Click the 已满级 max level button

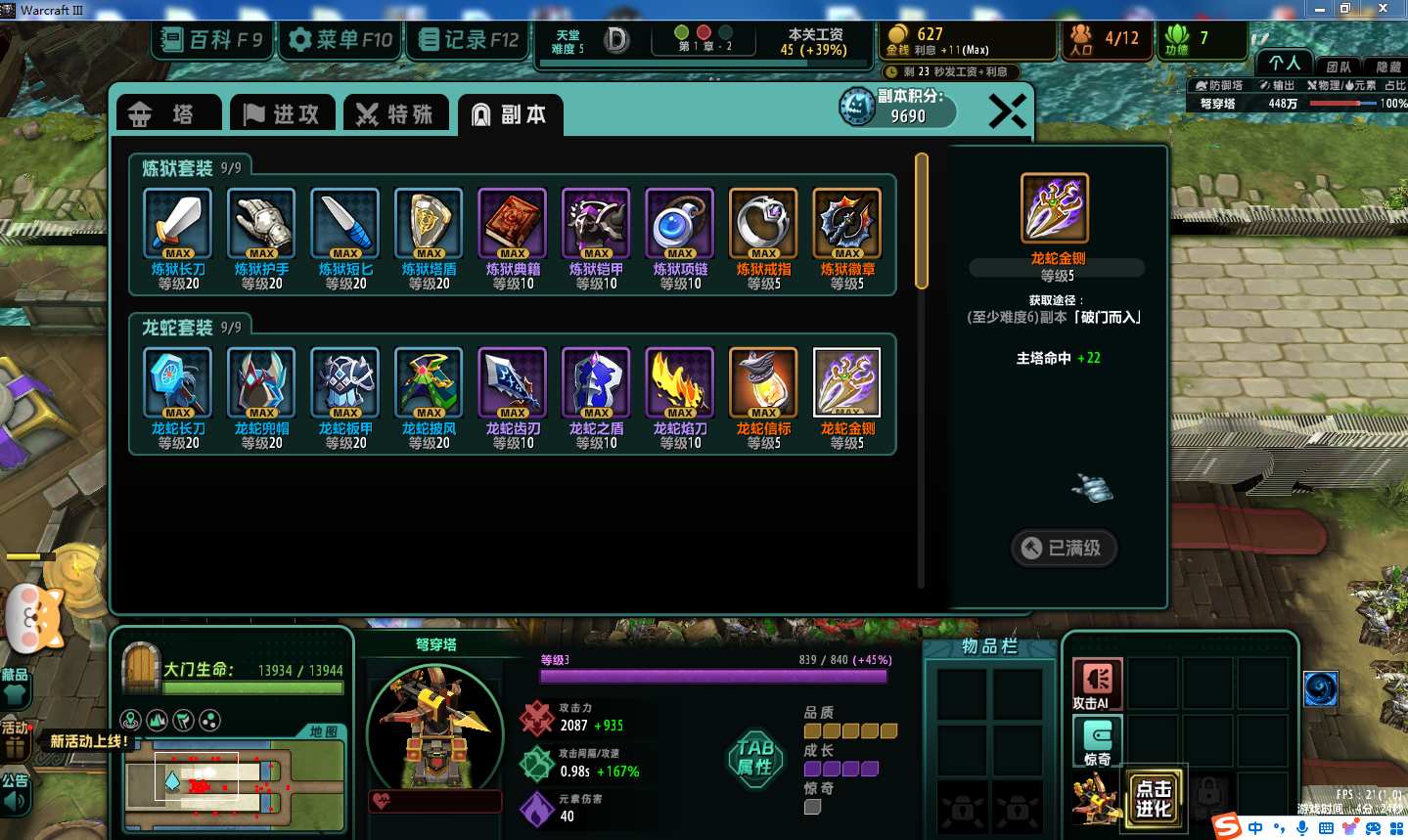click(x=1064, y=548)
